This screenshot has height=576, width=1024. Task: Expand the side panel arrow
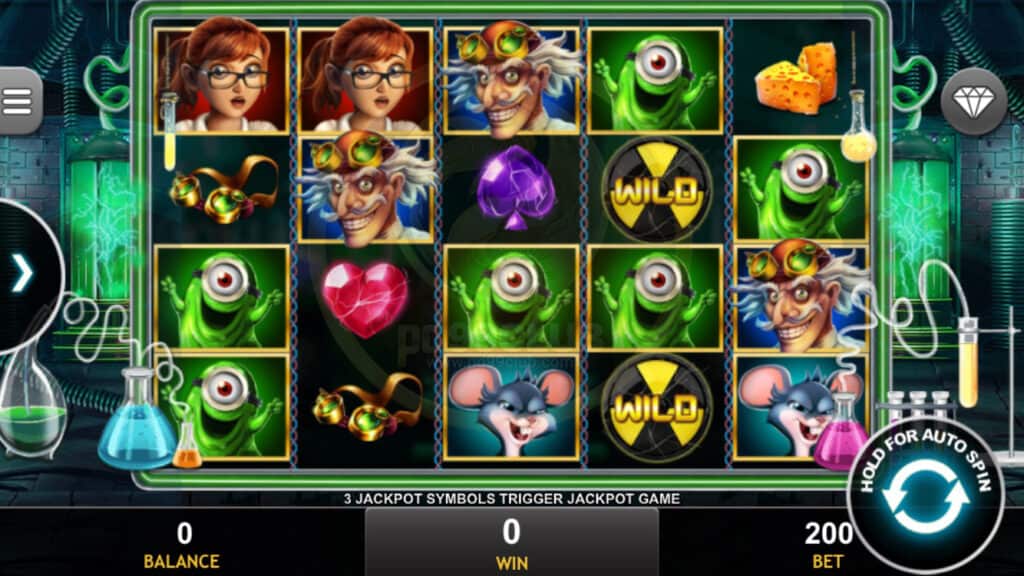click(x=22, y=273)
